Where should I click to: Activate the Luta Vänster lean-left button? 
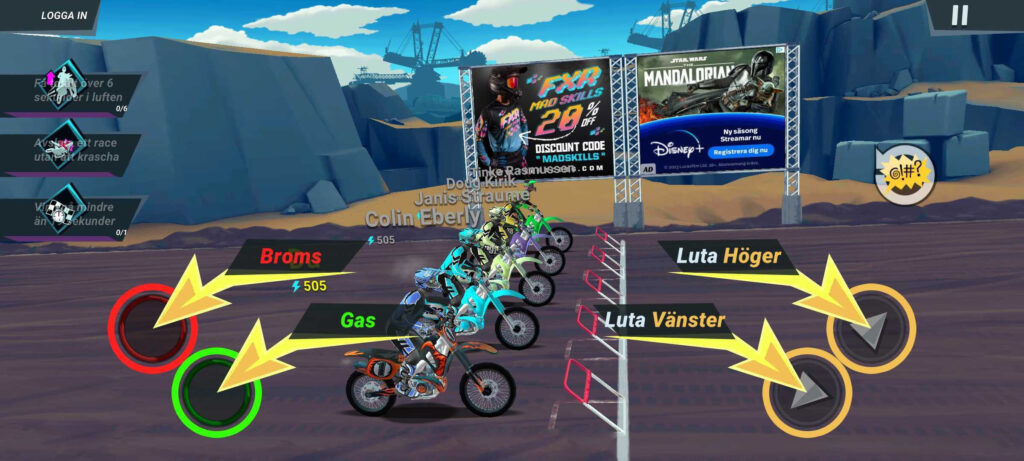(x=807, y=392)
